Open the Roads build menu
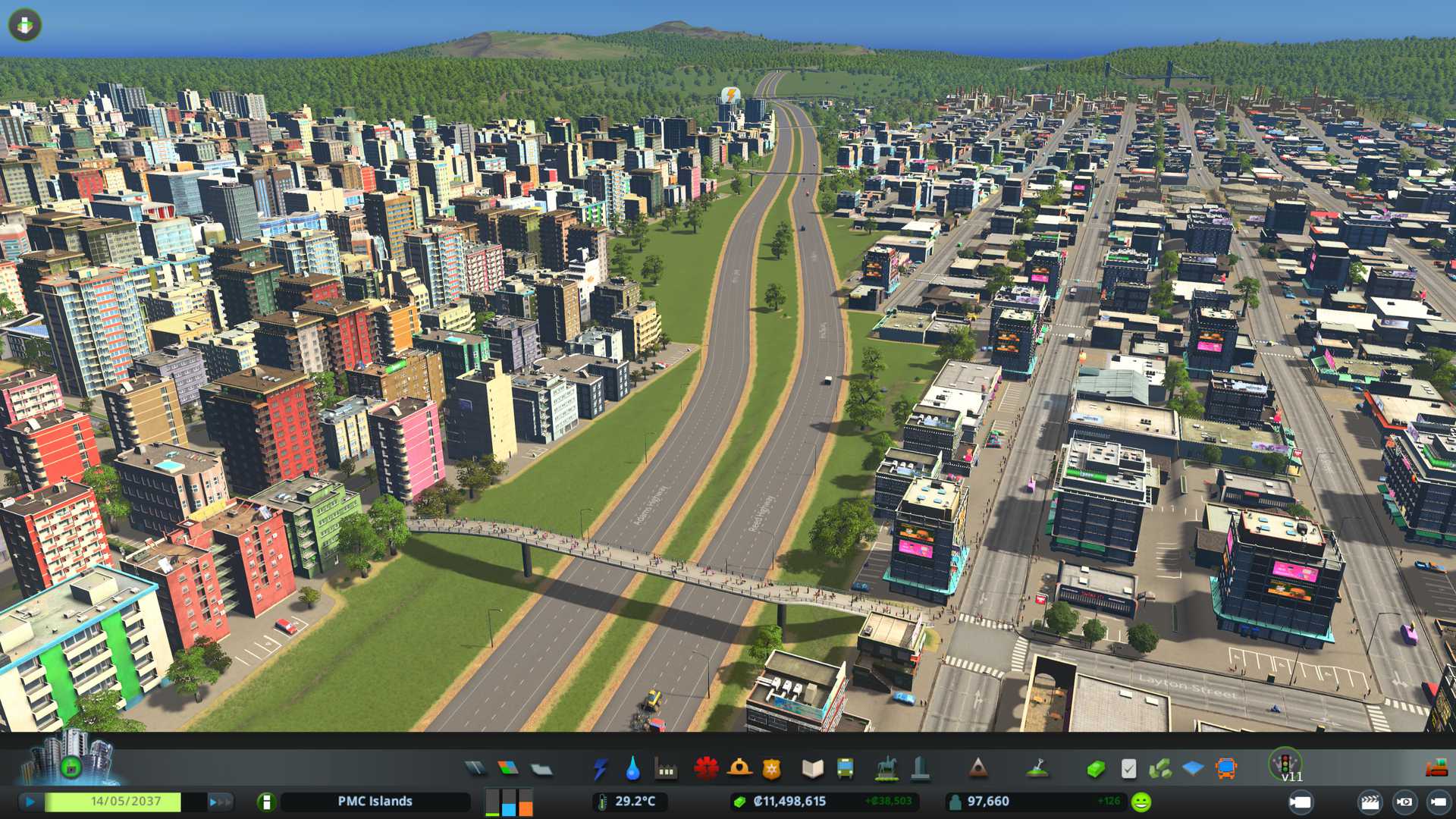The width and height of the screenshot is (1456, 819). click(x=475, y=769)
